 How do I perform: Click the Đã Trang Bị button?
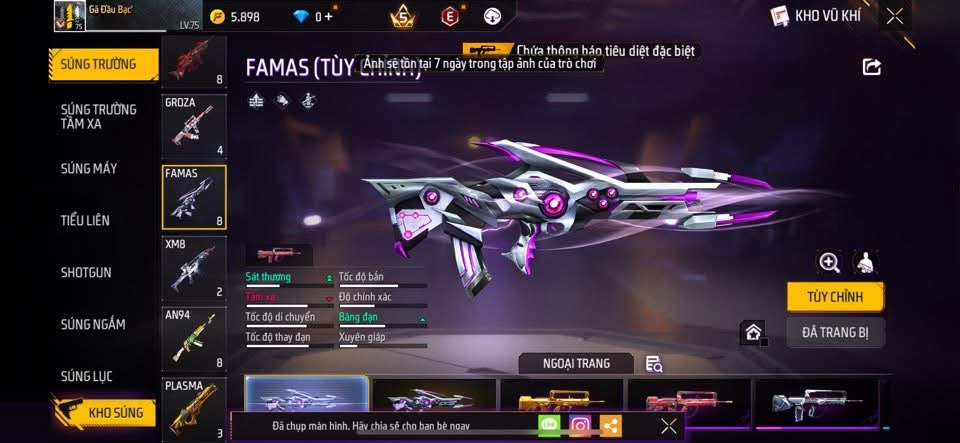(x=835, y=332)
